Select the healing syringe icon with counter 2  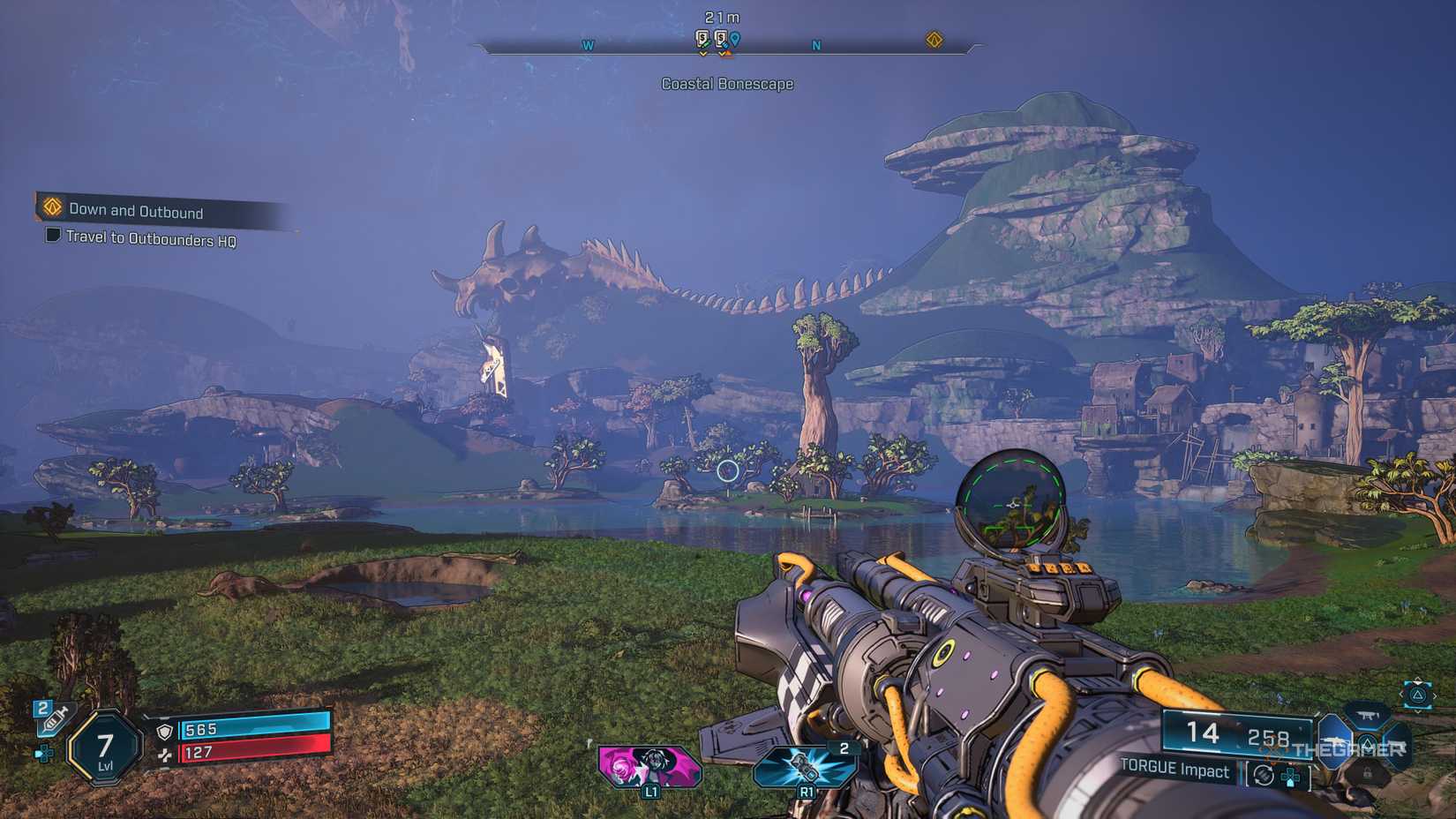point(54,721)
